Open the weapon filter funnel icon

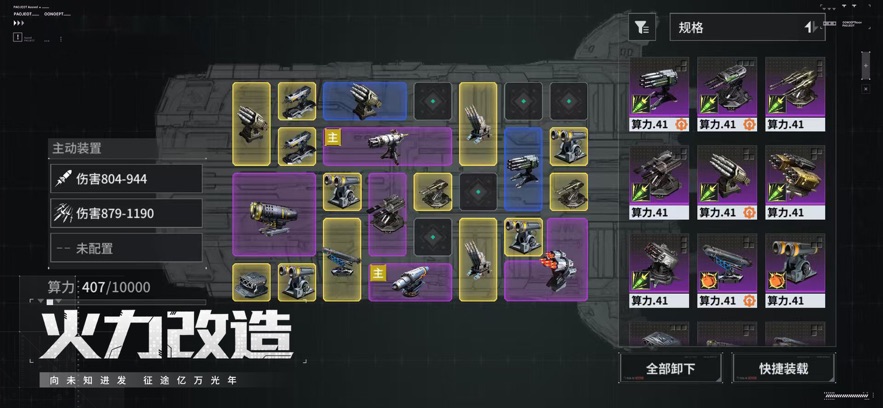pos(642,28)
